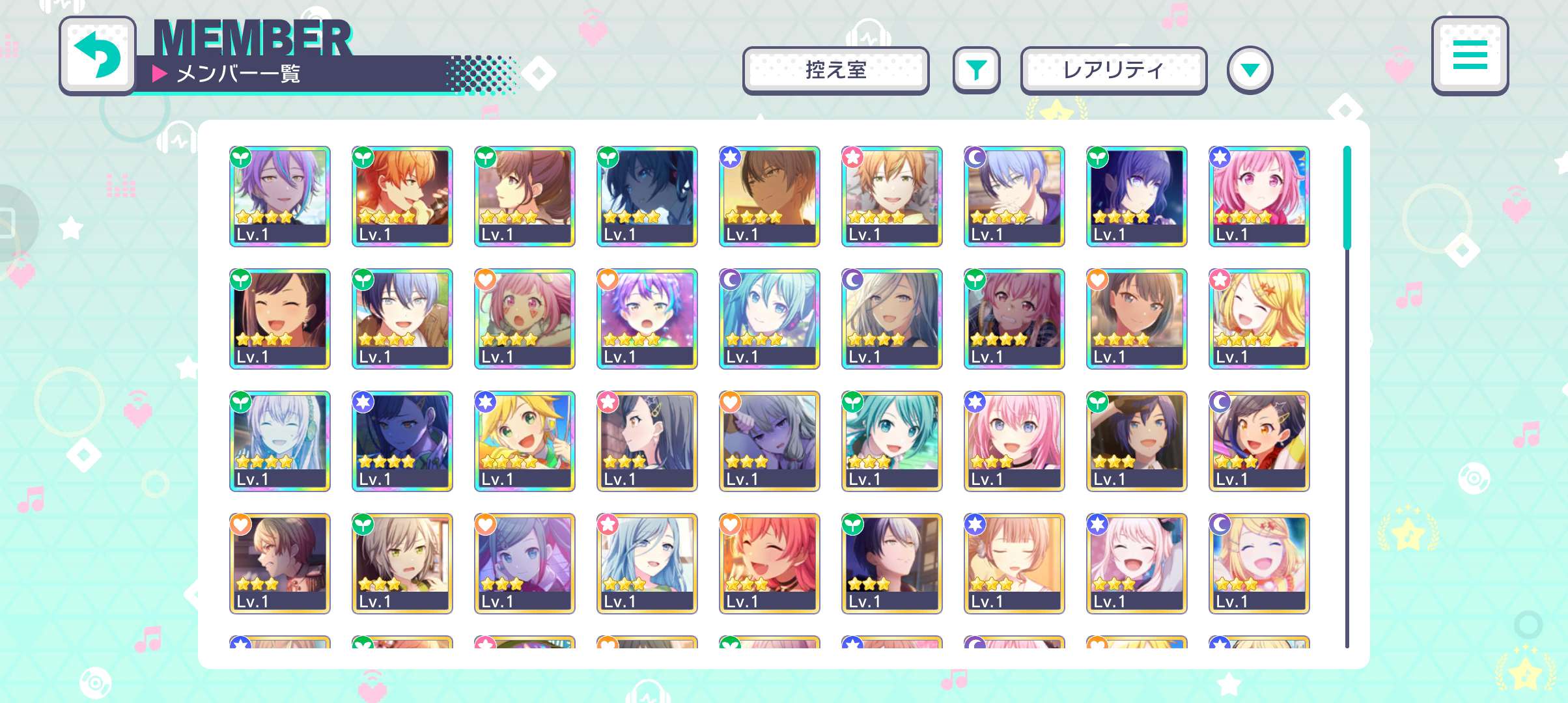Image resolution: width=1568 pixels, height=703 pixels.
Task: Open the filter funnel options
Action: pos(975,70)
